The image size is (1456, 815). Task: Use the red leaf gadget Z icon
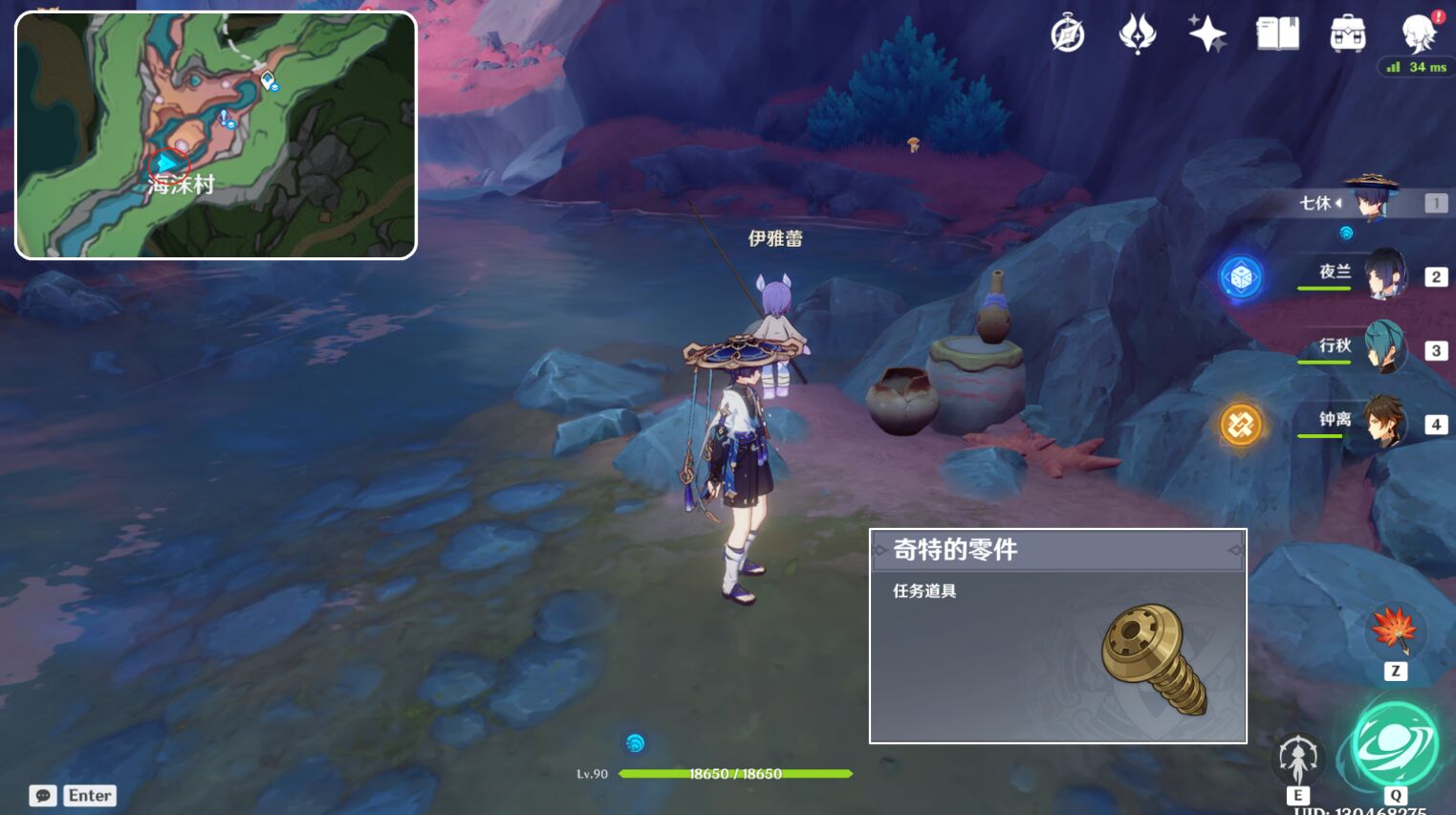1394,631
